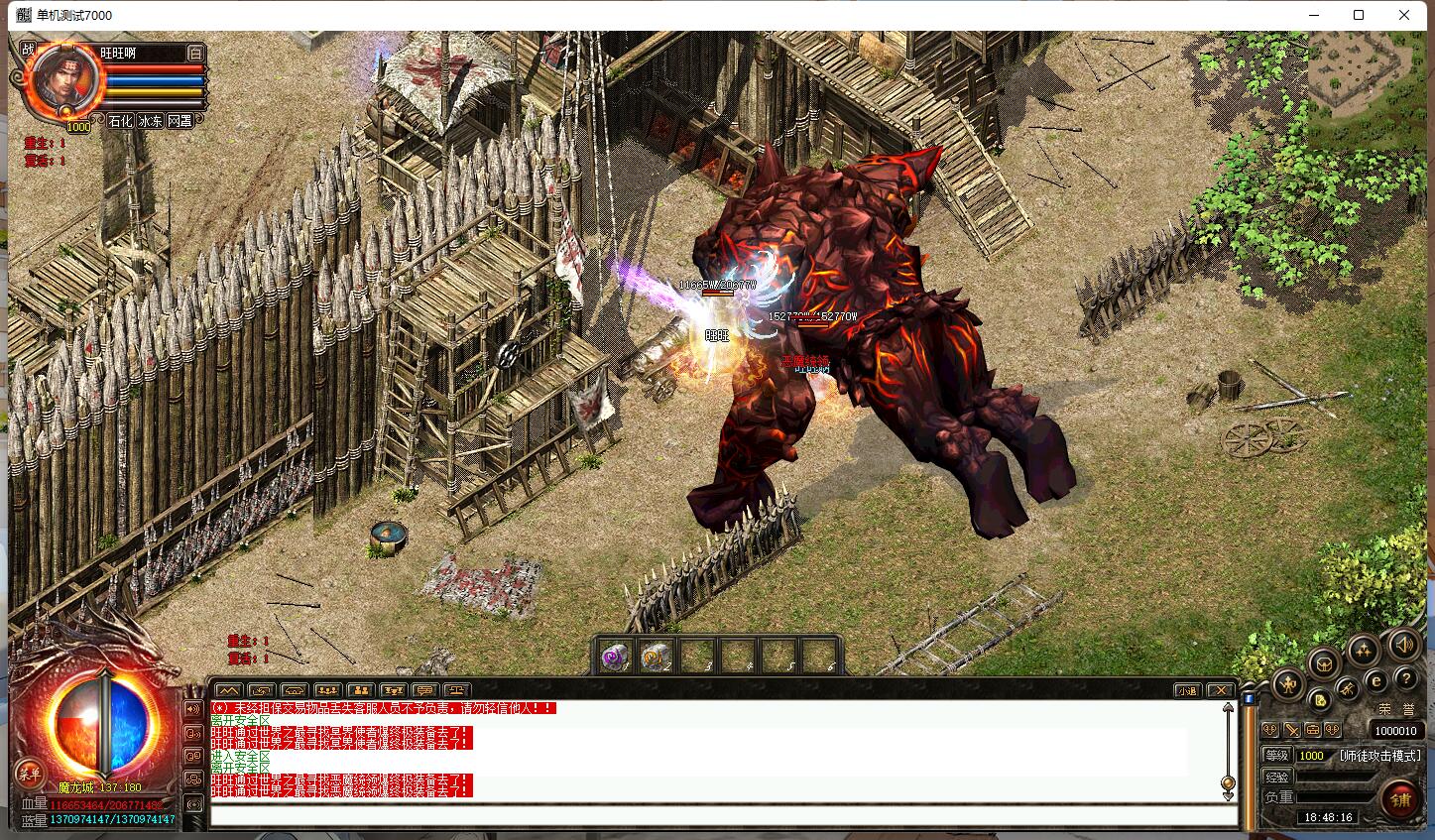Toggle the speaker sound button

[1402, 647]
